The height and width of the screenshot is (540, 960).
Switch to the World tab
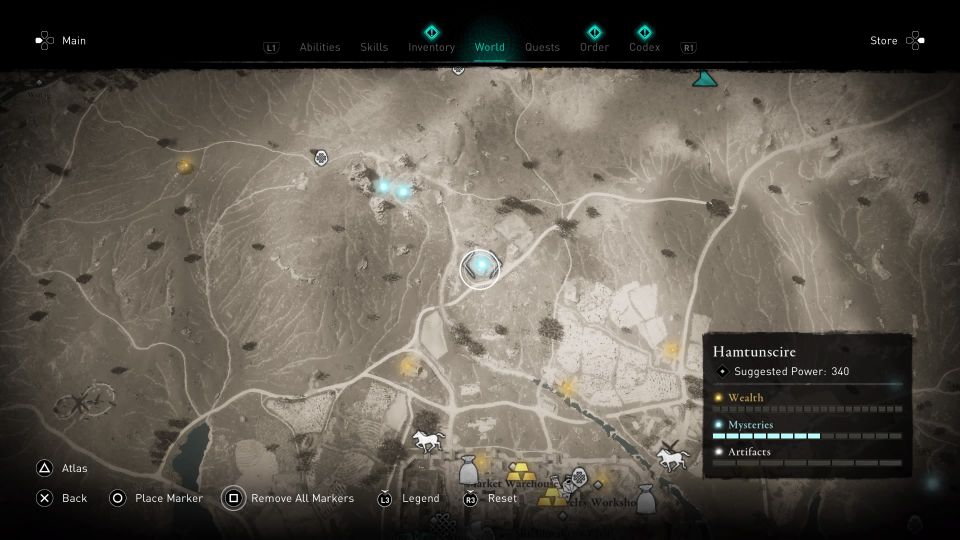pyautogui.click(x=490, y=47)
